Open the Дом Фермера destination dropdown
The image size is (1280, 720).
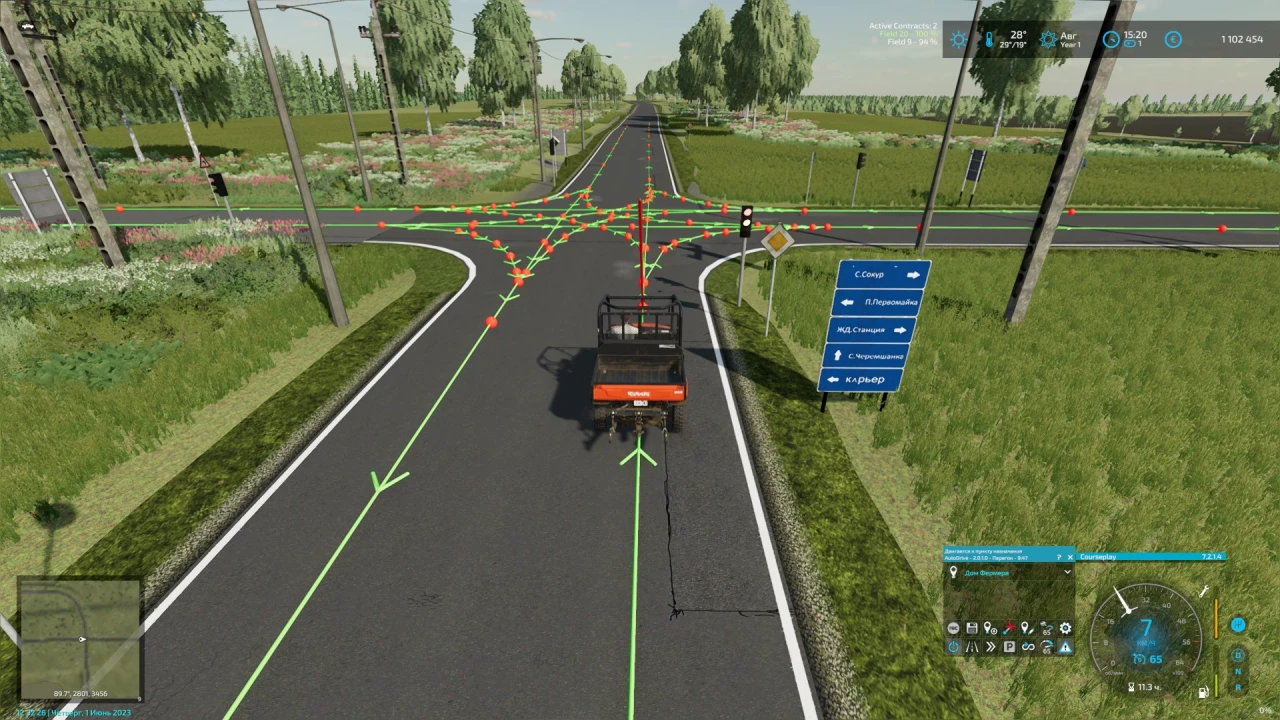point(1008,572)
